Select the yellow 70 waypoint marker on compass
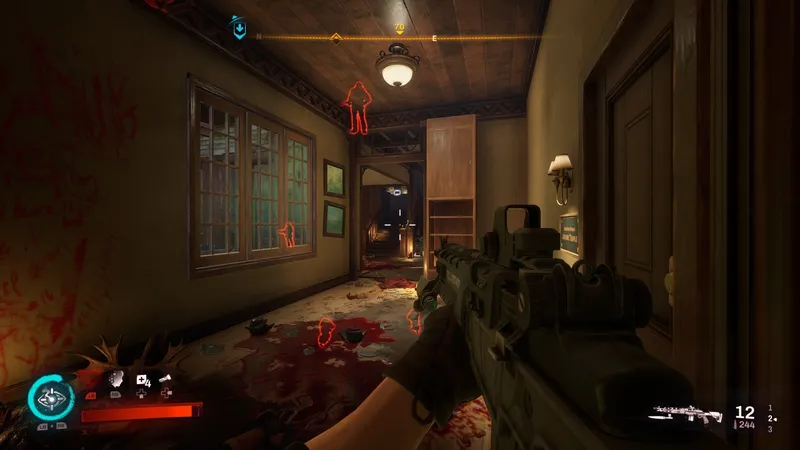 point(400,28)
